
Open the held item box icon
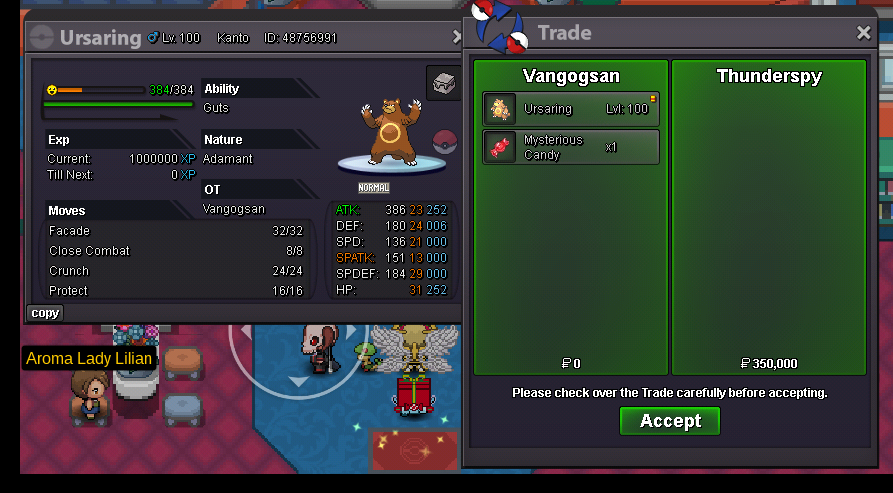[443, 83]
